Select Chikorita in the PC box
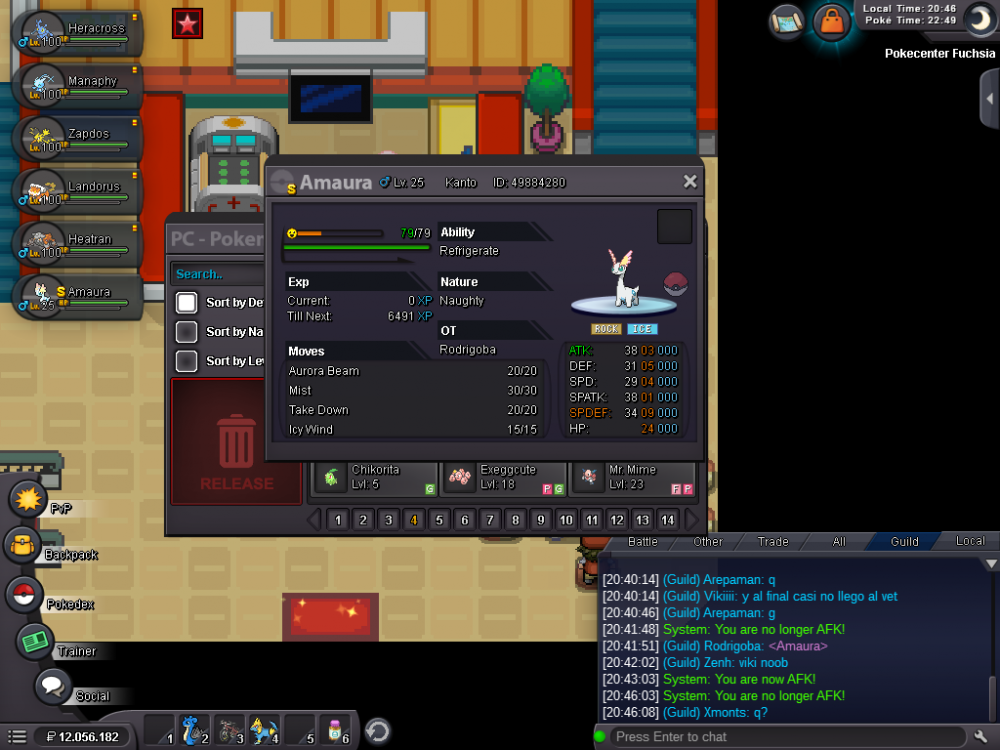 pos(375,477)
